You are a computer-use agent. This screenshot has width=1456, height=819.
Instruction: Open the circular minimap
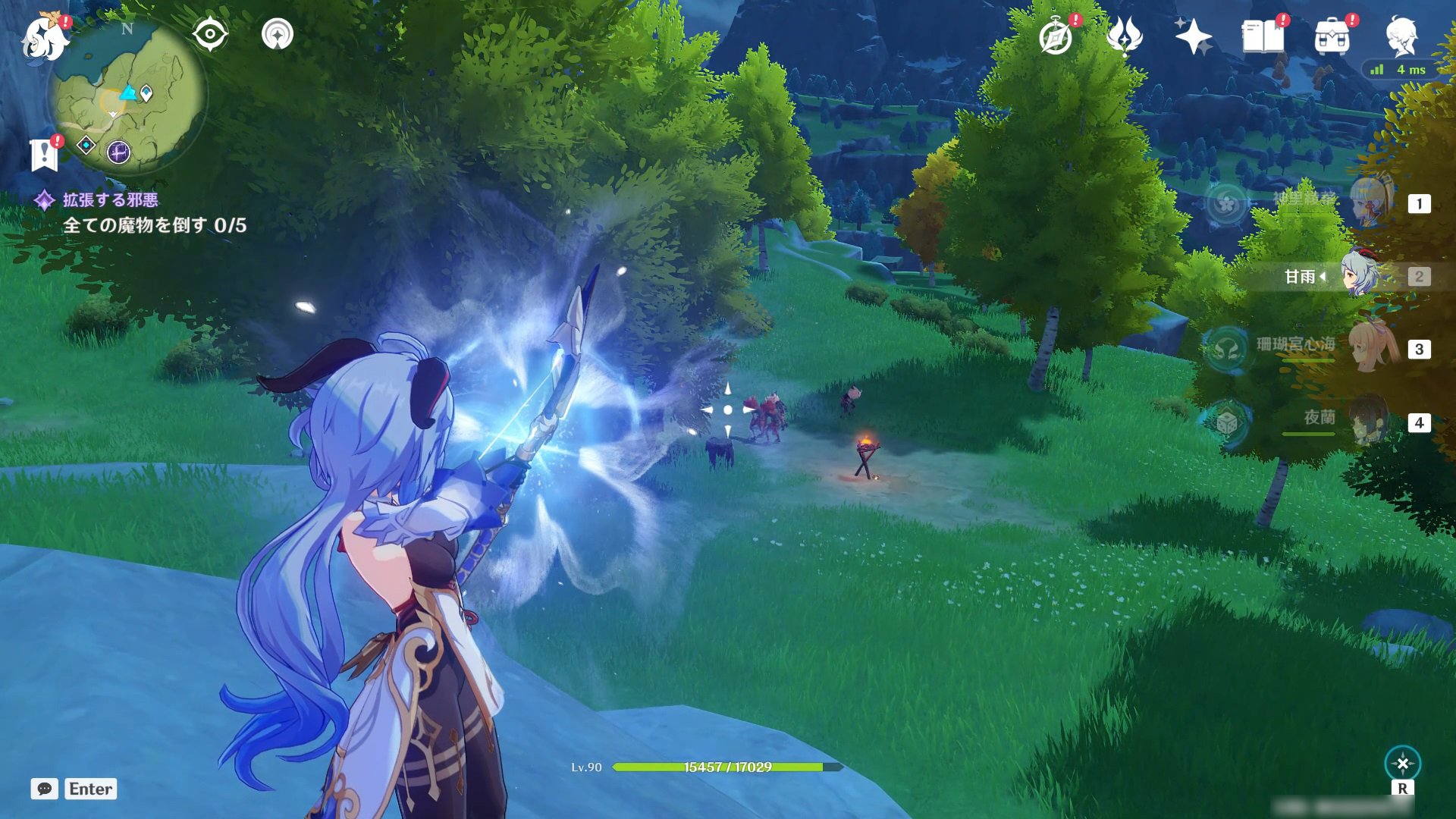pyautogui.click(x=127, y=95)
